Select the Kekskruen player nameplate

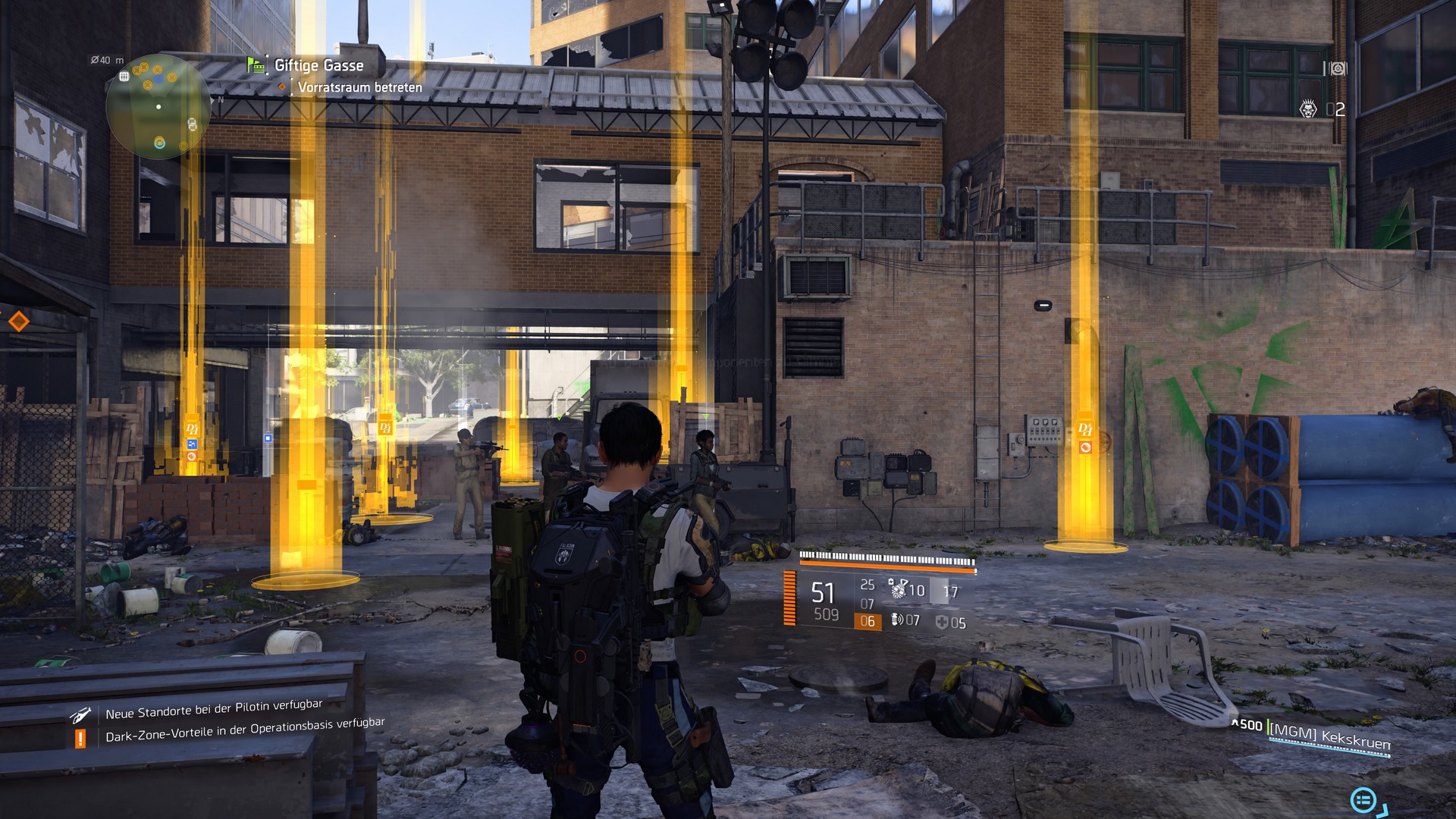(1329, 736)
